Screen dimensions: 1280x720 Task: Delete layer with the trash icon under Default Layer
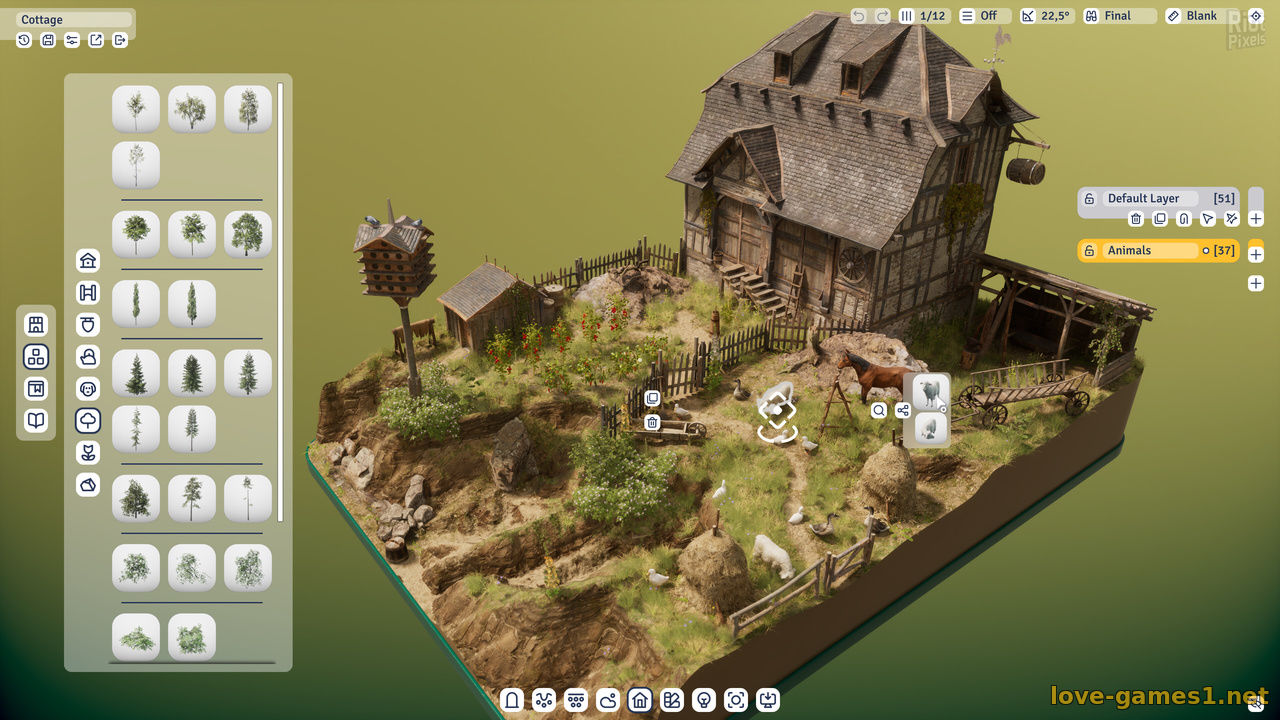click(1136, 219)
